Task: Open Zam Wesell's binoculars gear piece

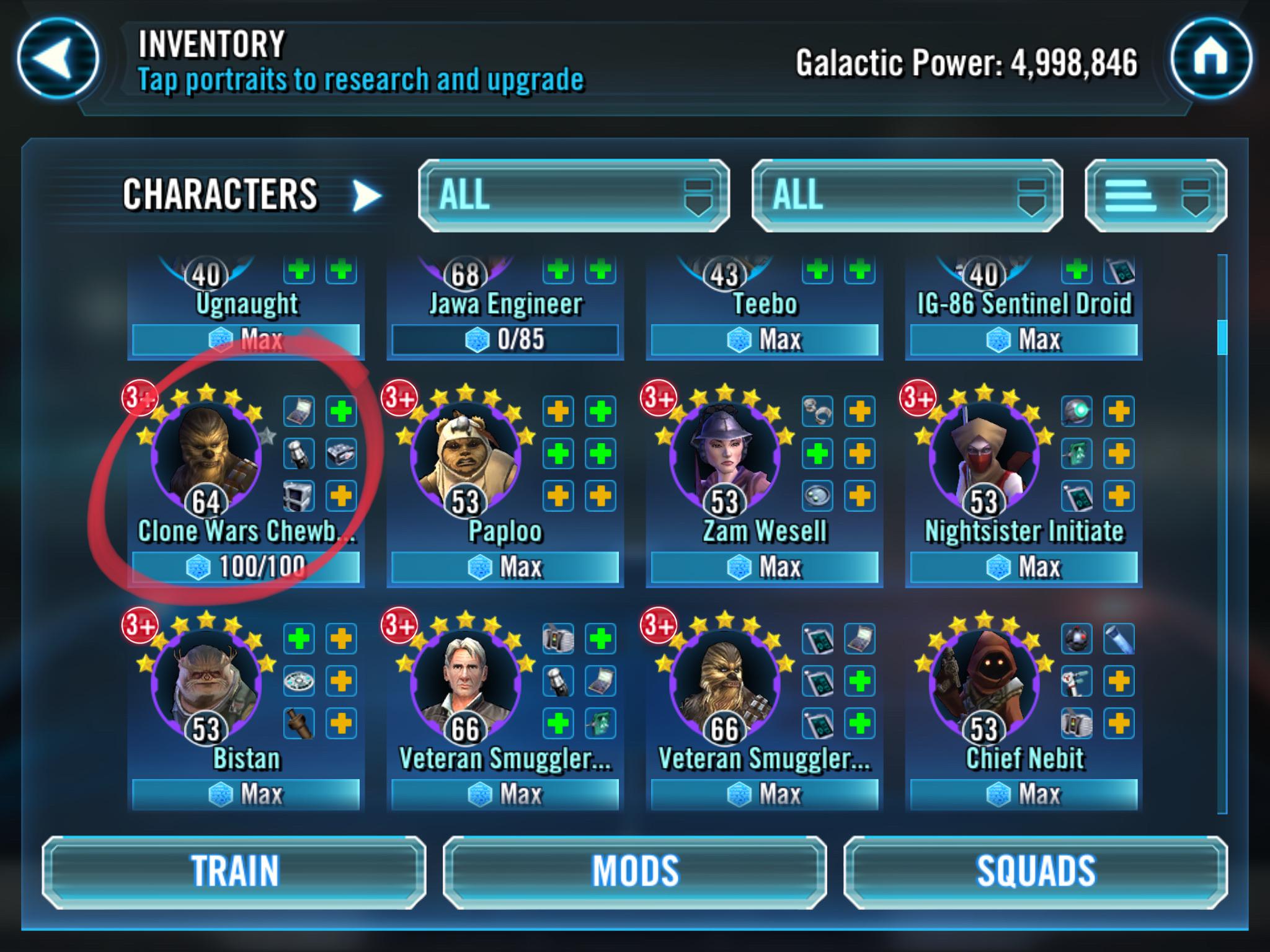Action: coord(818,411)
